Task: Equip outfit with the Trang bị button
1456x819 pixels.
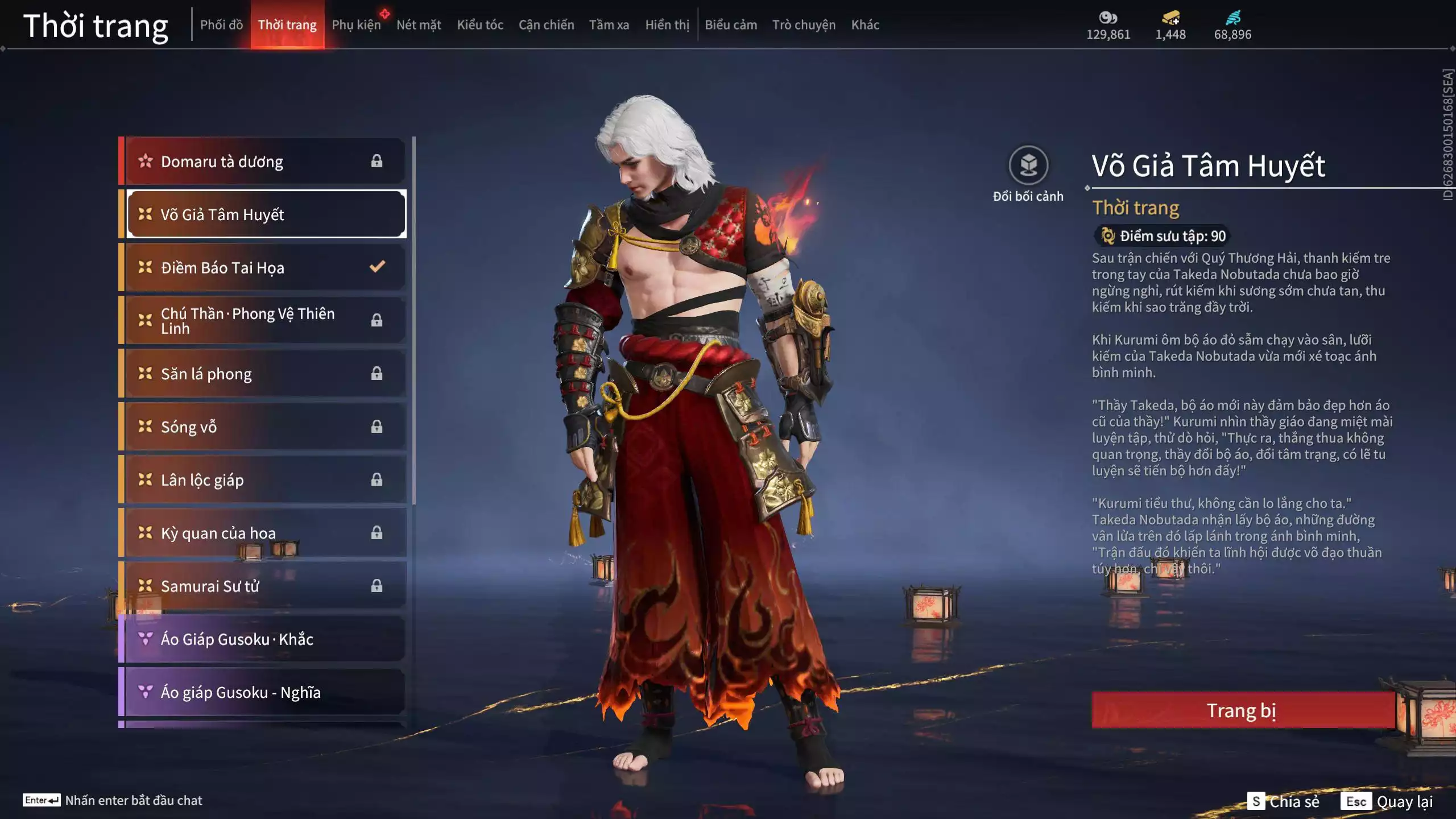Action: (x=1242, y=710)
